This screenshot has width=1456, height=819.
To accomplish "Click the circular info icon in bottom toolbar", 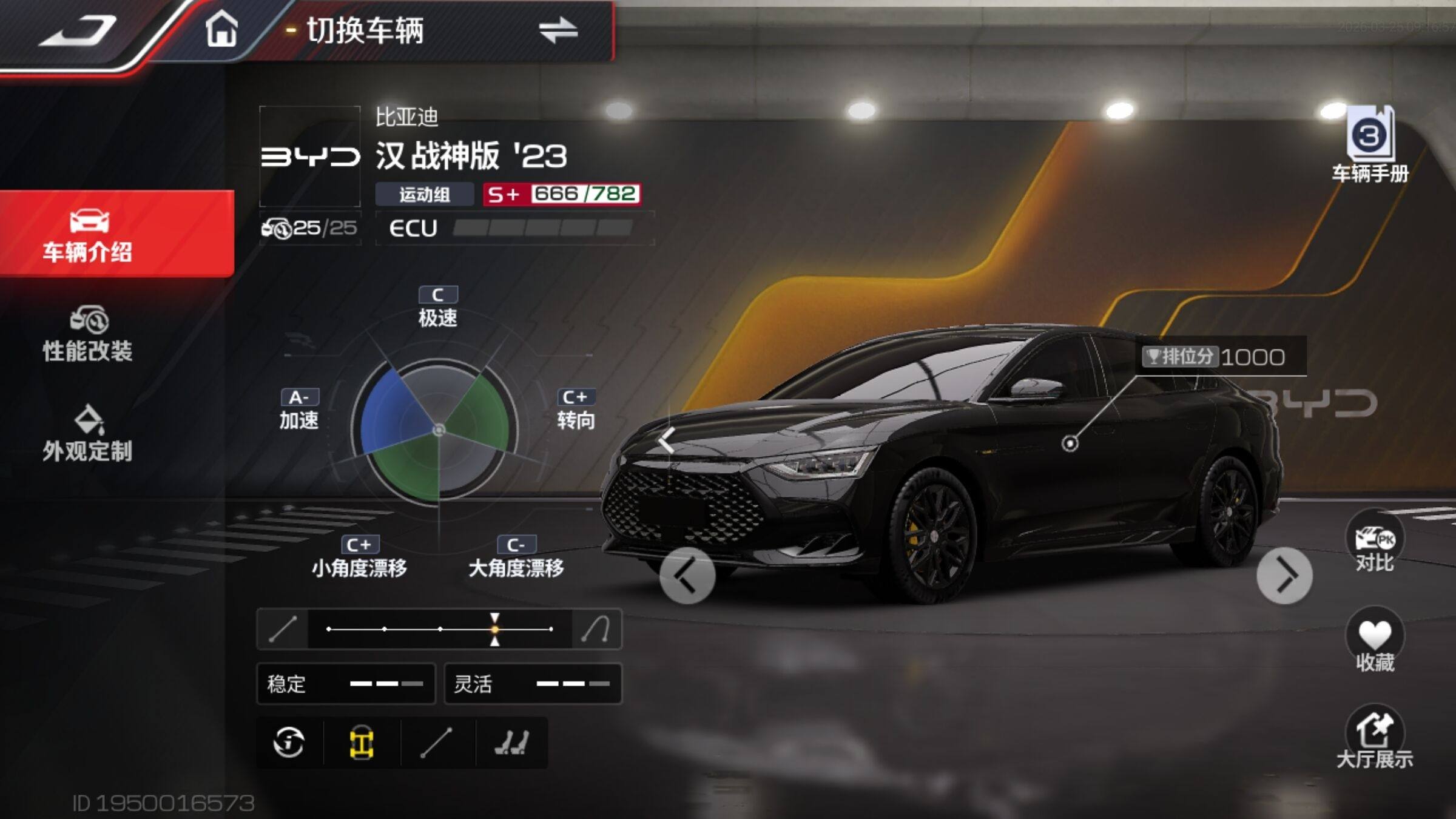I will pyautogui.click(x=289, y=743).
